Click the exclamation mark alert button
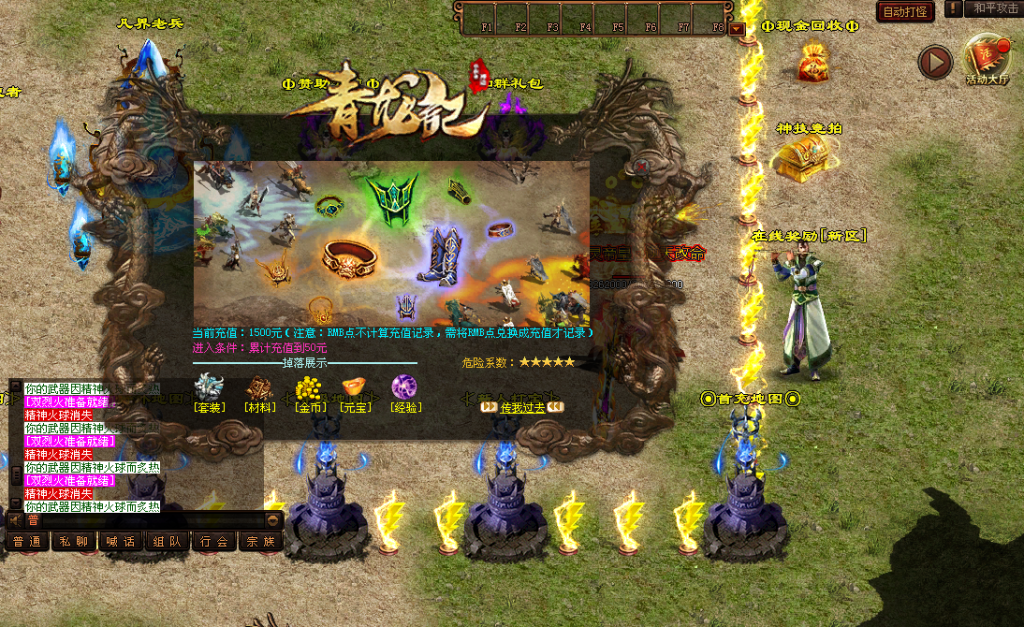The height and width of the screenshot is (627, 1024). coord(954,9)
